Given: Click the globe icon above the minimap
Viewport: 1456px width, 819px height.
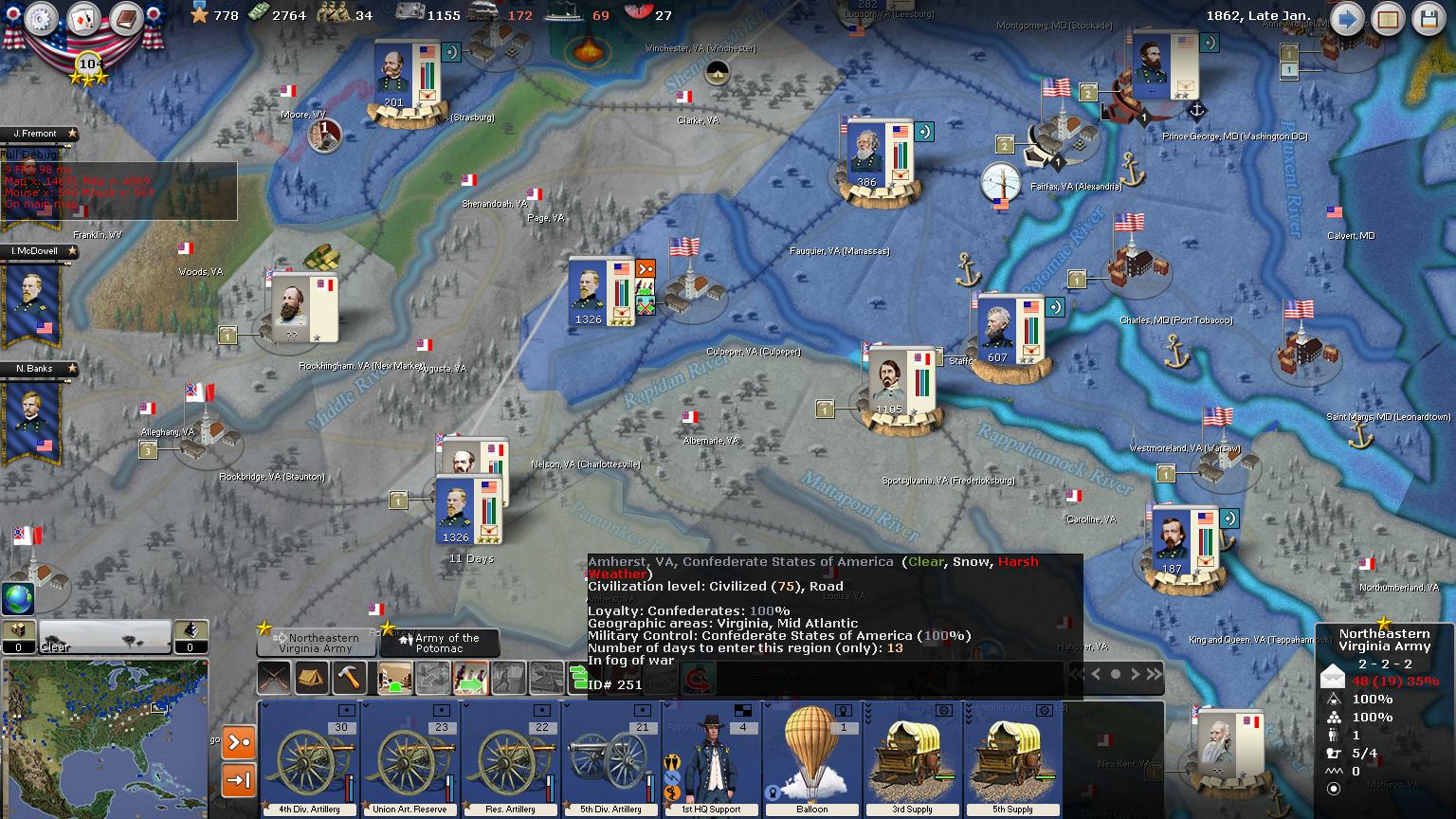Looking at the screenshot, I should click(18, 599).
